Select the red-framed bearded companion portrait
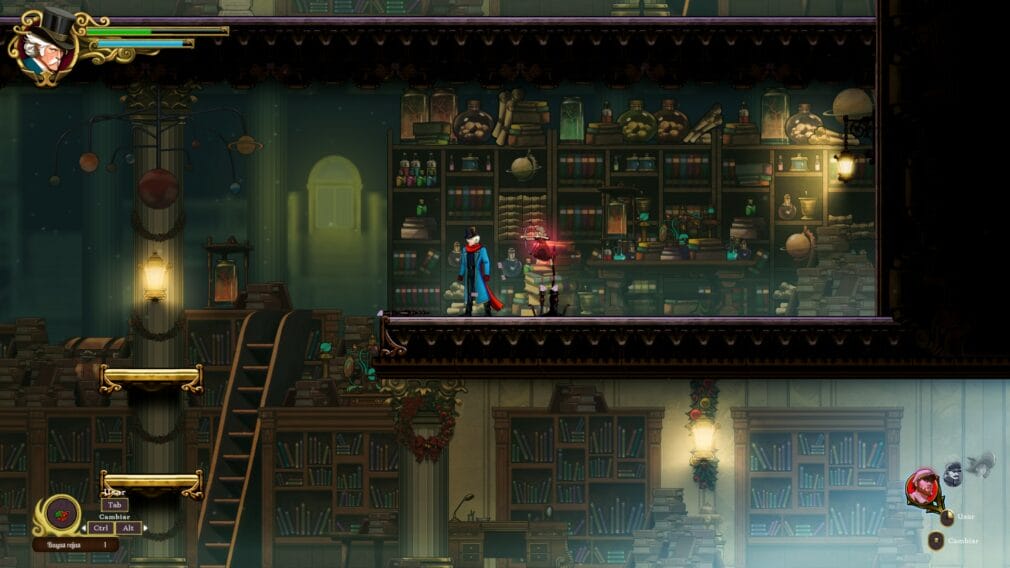The width and height of the screenshot is (1010, 568). [922, 487]
